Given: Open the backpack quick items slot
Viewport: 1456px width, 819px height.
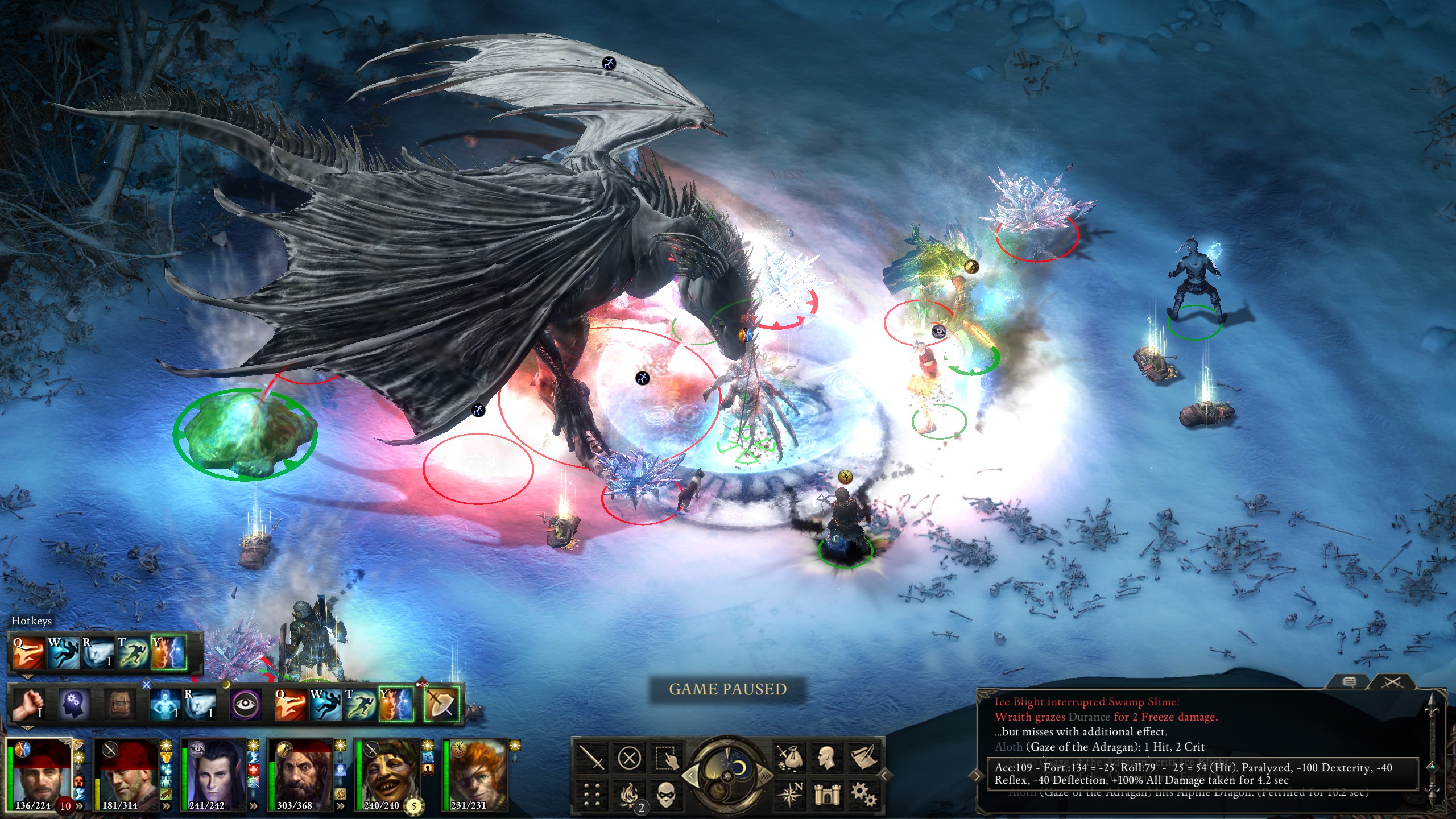Looking at the screenshot, I should 119,705.
